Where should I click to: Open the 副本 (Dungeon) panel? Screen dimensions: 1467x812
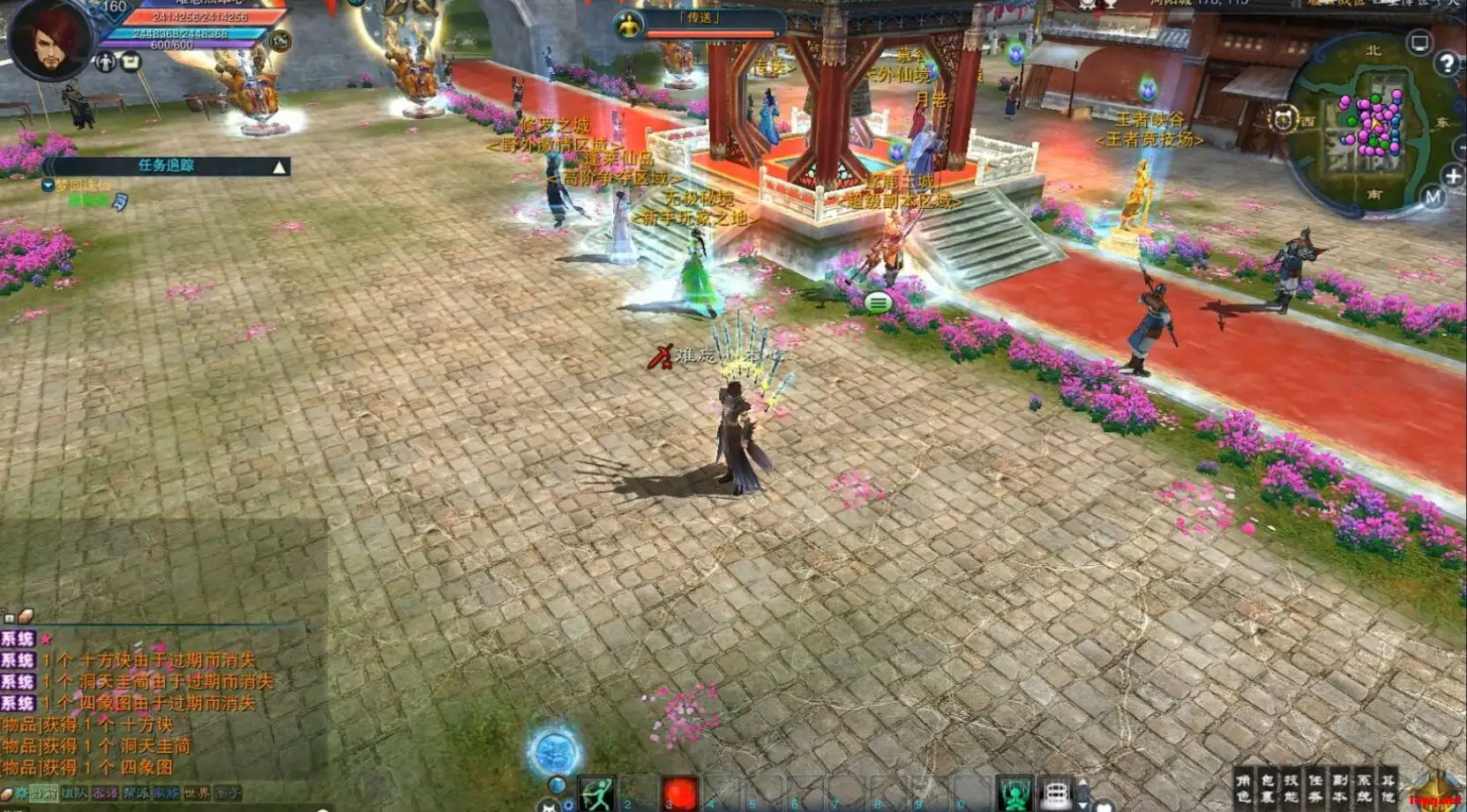(x=1342, y=788)
